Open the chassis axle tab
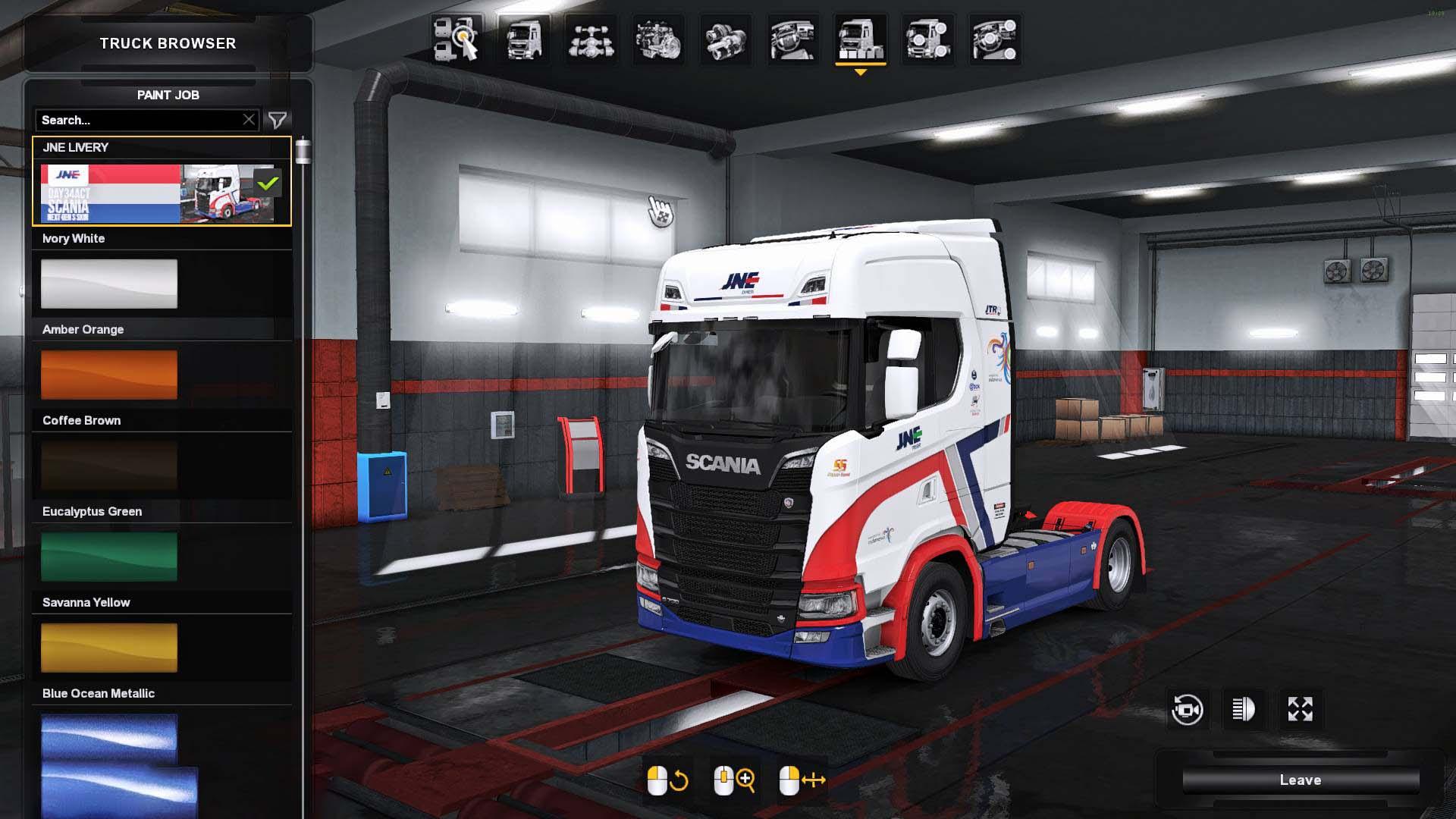Screen dimensions: 1456x819 pos(591,39)
